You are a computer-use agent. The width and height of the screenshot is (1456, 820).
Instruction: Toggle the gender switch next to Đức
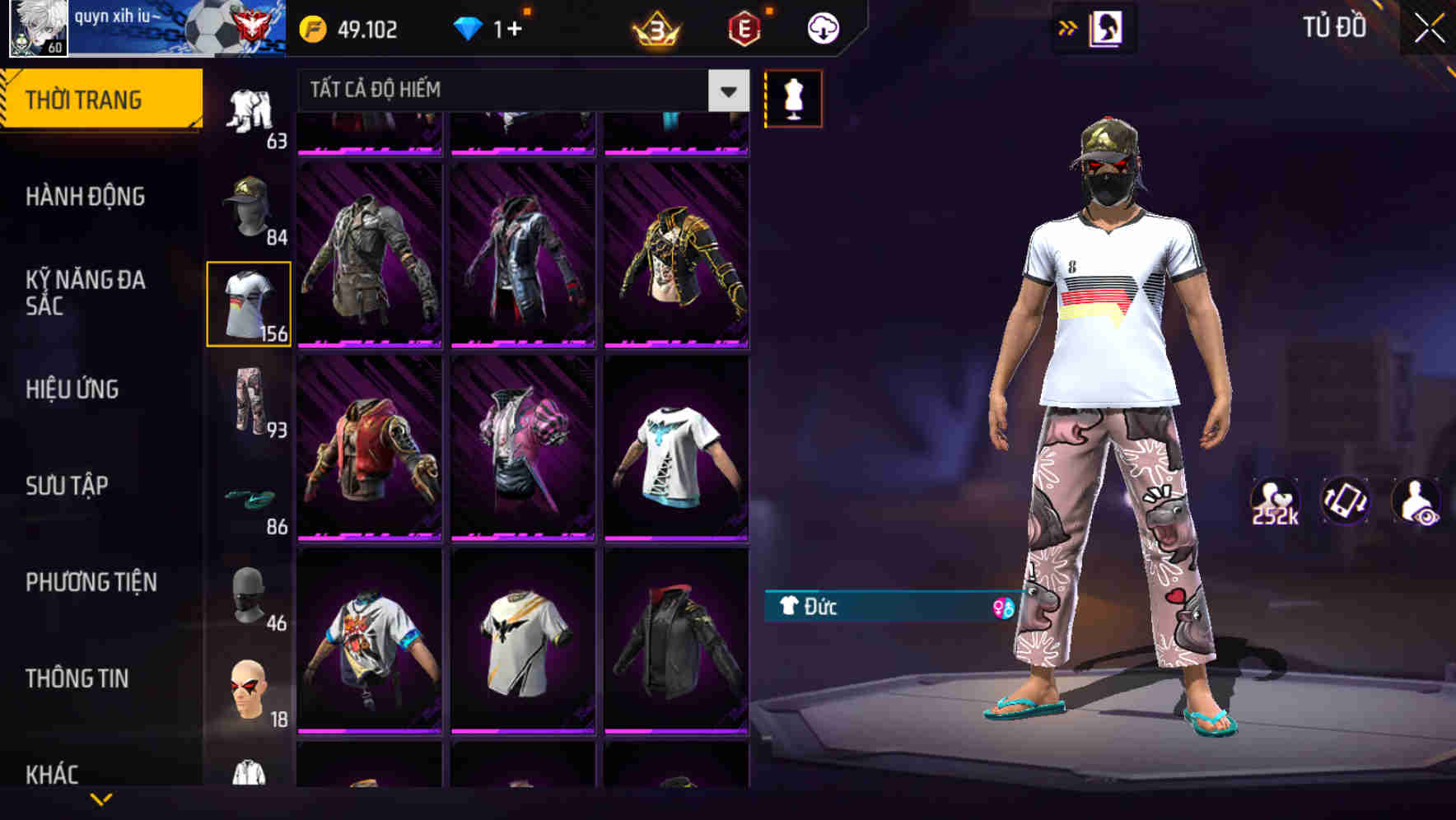coord(1004,608)
